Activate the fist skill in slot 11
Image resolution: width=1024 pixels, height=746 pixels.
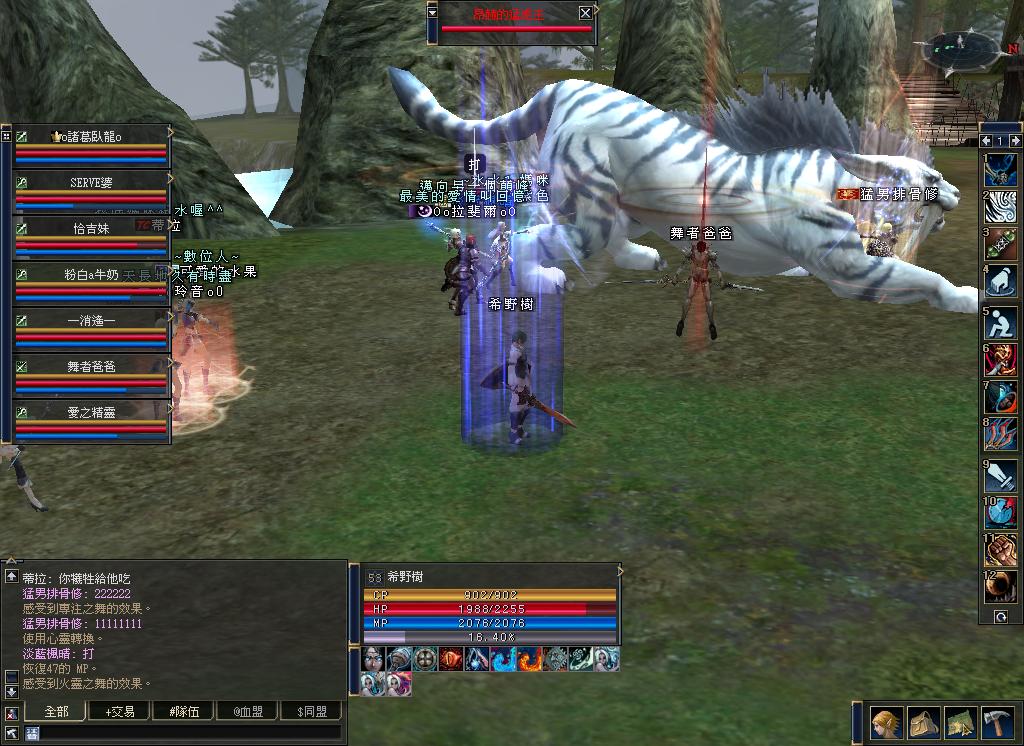1000,550
